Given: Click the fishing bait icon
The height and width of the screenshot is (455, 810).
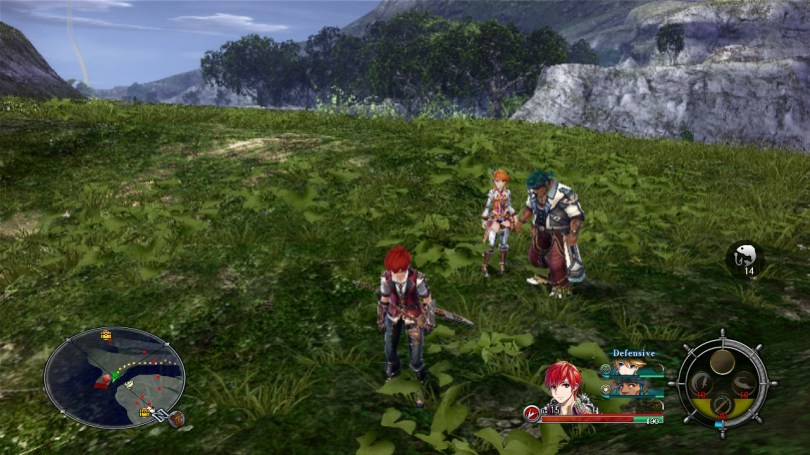Looking at the screenshot, I should [745, 257].
